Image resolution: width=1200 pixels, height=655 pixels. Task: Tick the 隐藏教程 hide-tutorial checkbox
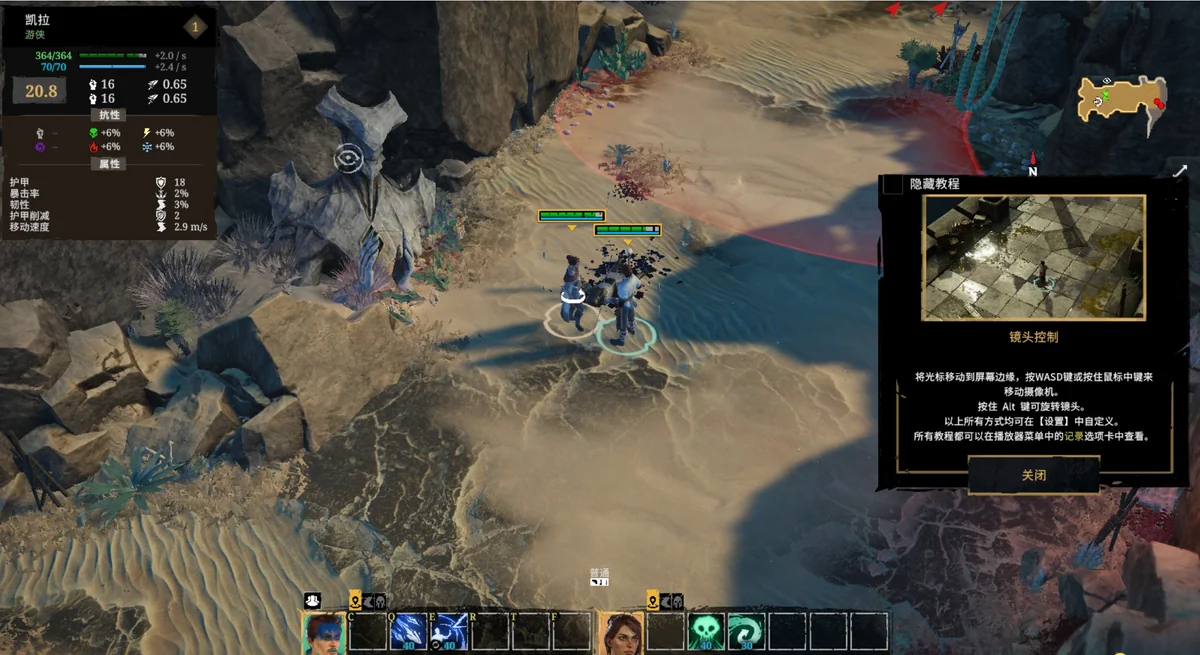point(892,184)
